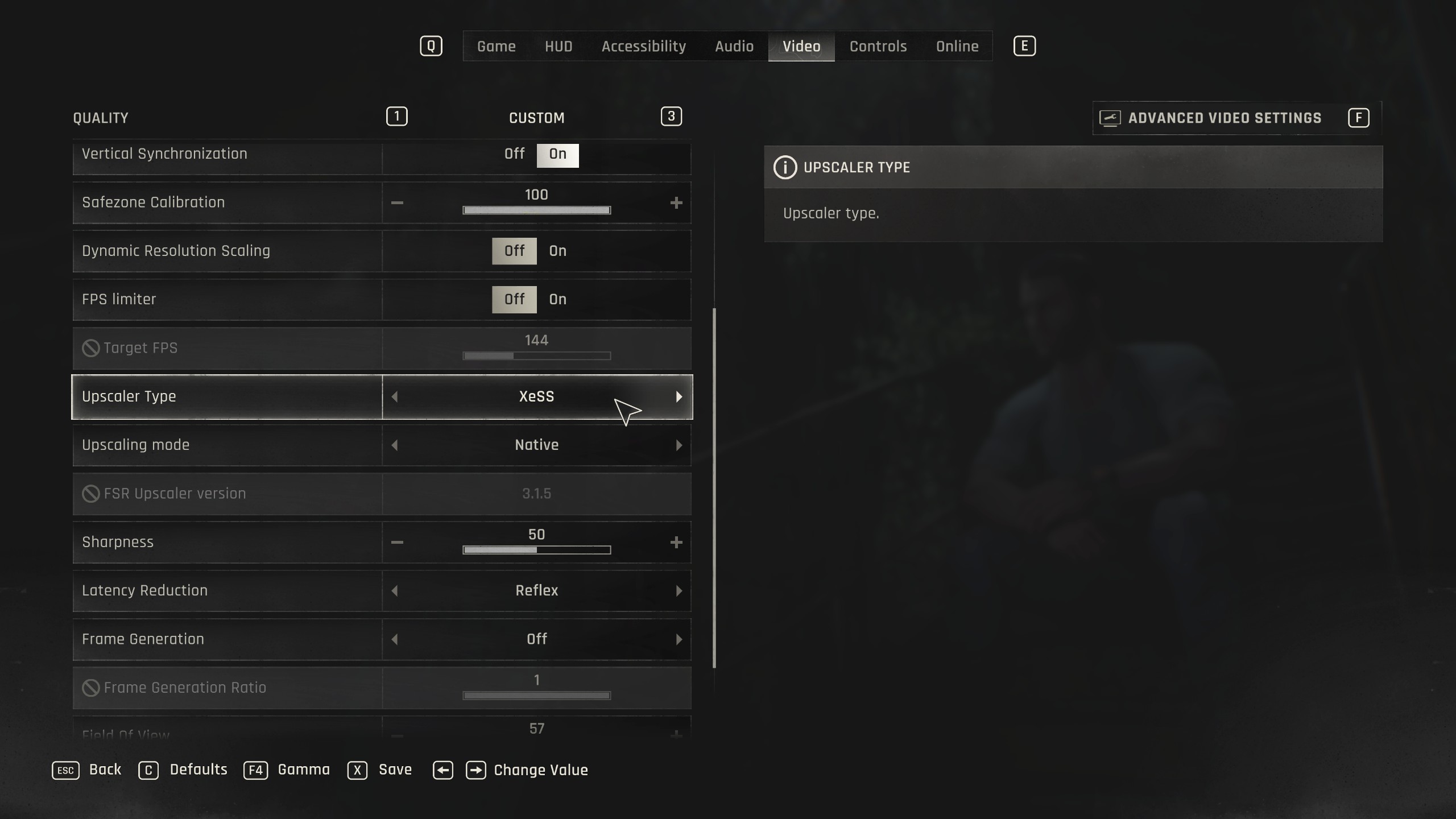The width and height of the screenshot is (1456, 819).
Task: Switch to the Game settings tab
Action: click(496, 46)
